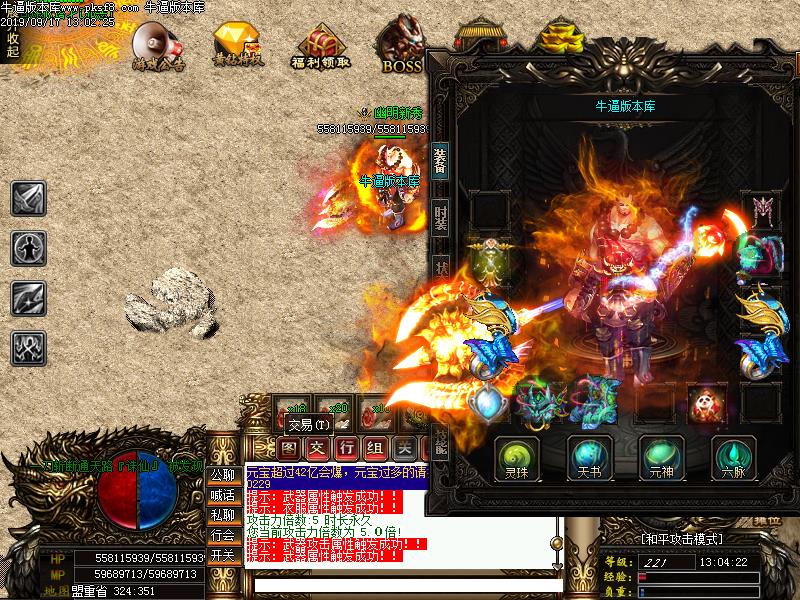
Task: Open the BOSS menu icon
Action: (x=402, y=45)
